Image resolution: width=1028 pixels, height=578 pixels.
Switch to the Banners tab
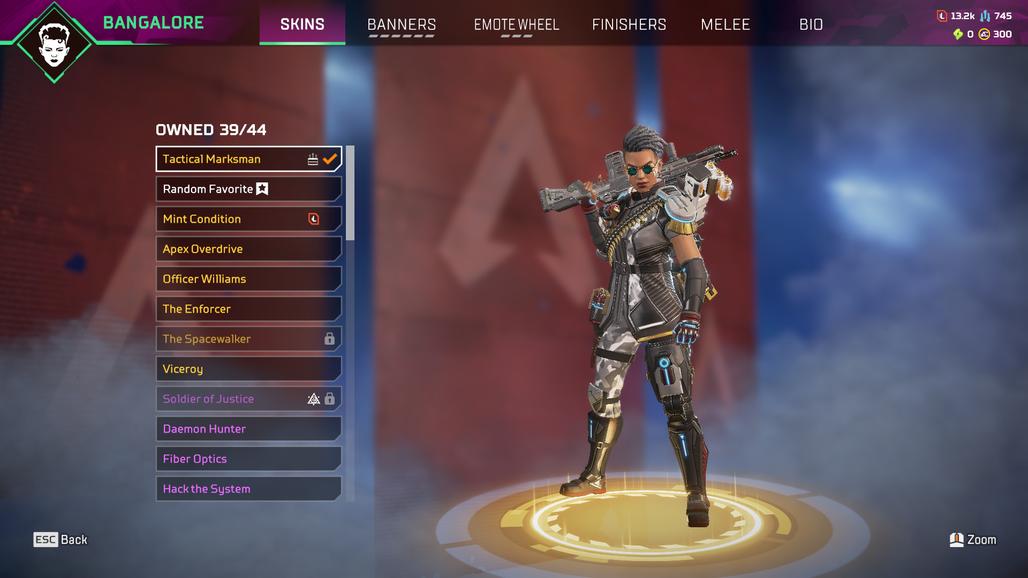pyautogui.click(x=401, y=24)
